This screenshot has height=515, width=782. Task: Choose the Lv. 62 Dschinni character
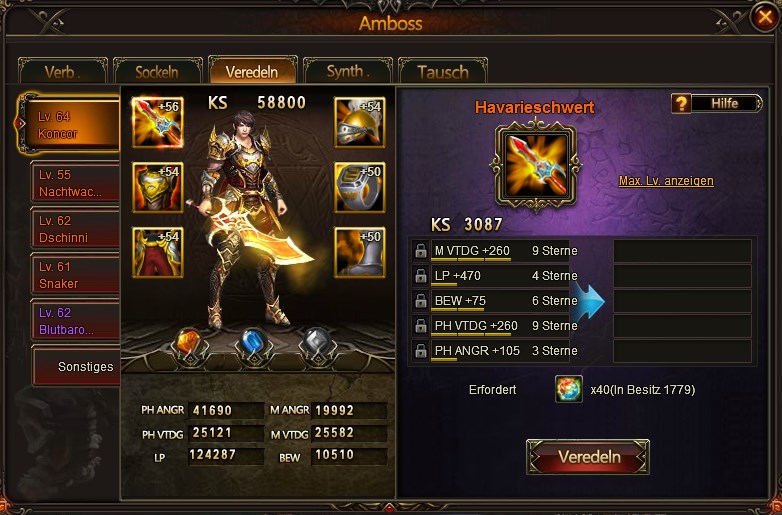tap(74, 229)
